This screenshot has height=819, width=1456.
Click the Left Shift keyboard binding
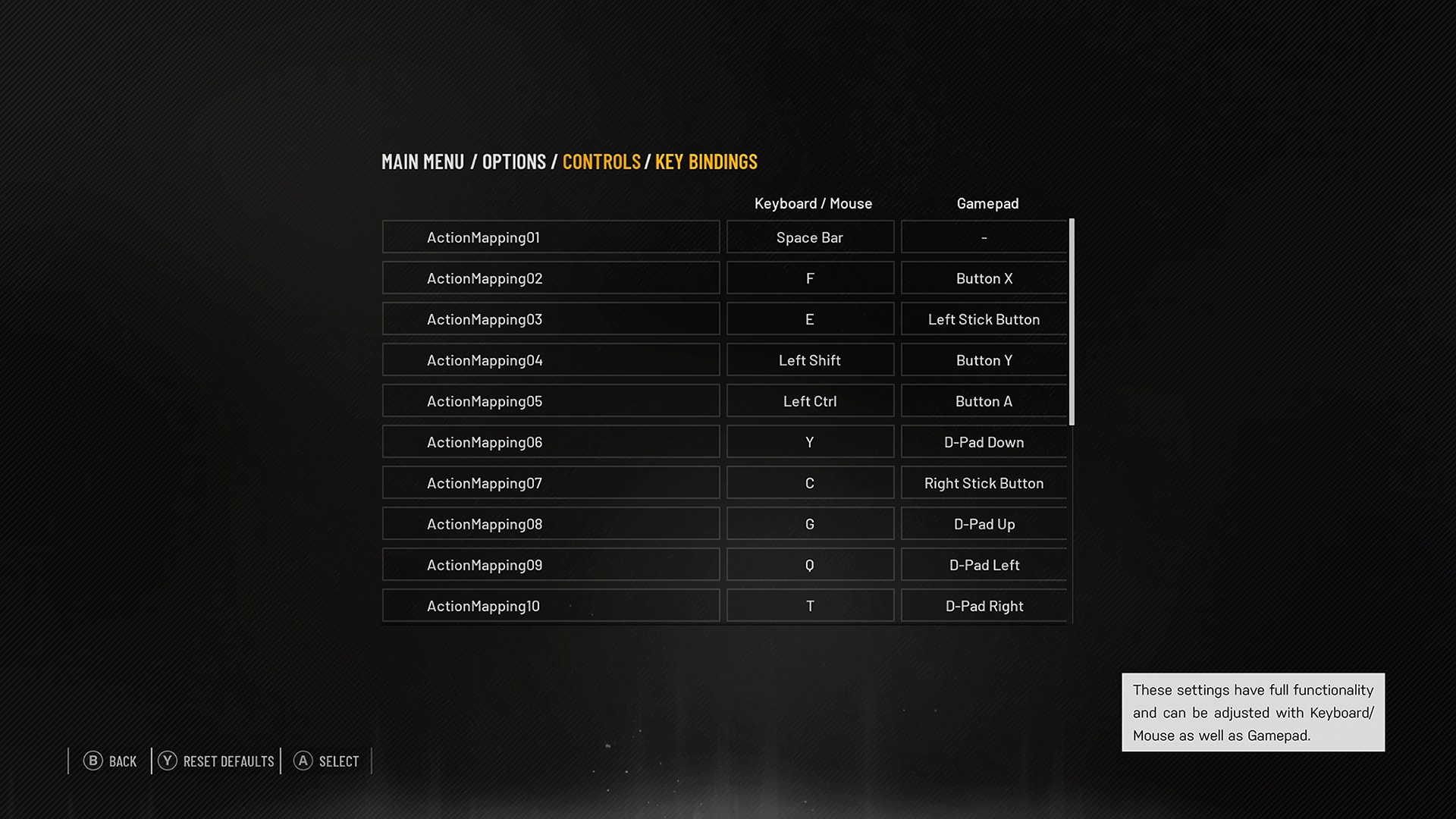point(809,359)
